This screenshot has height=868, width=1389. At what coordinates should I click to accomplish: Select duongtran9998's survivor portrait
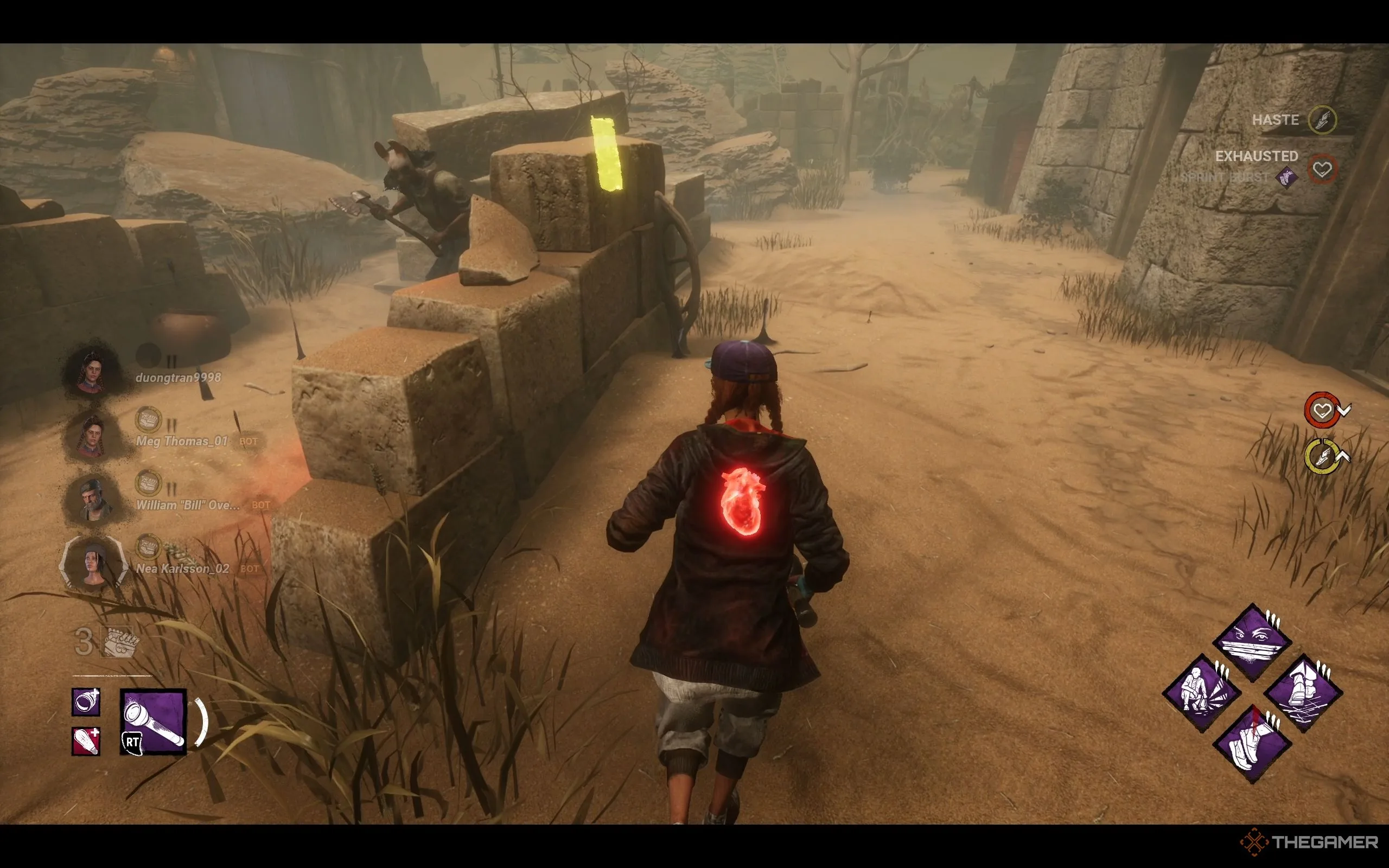point(92,372)
